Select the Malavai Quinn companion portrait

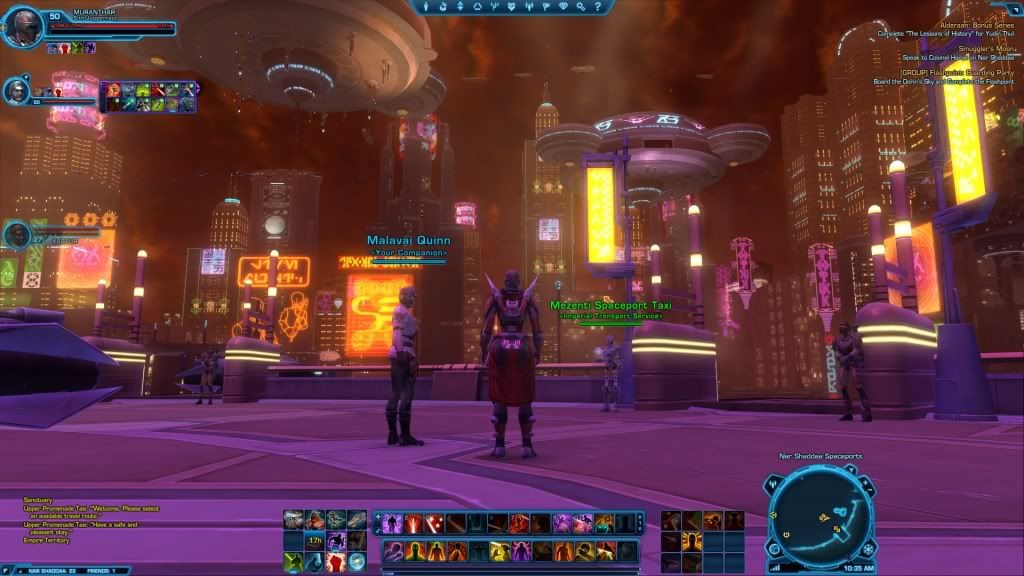[x=17, y=91]
